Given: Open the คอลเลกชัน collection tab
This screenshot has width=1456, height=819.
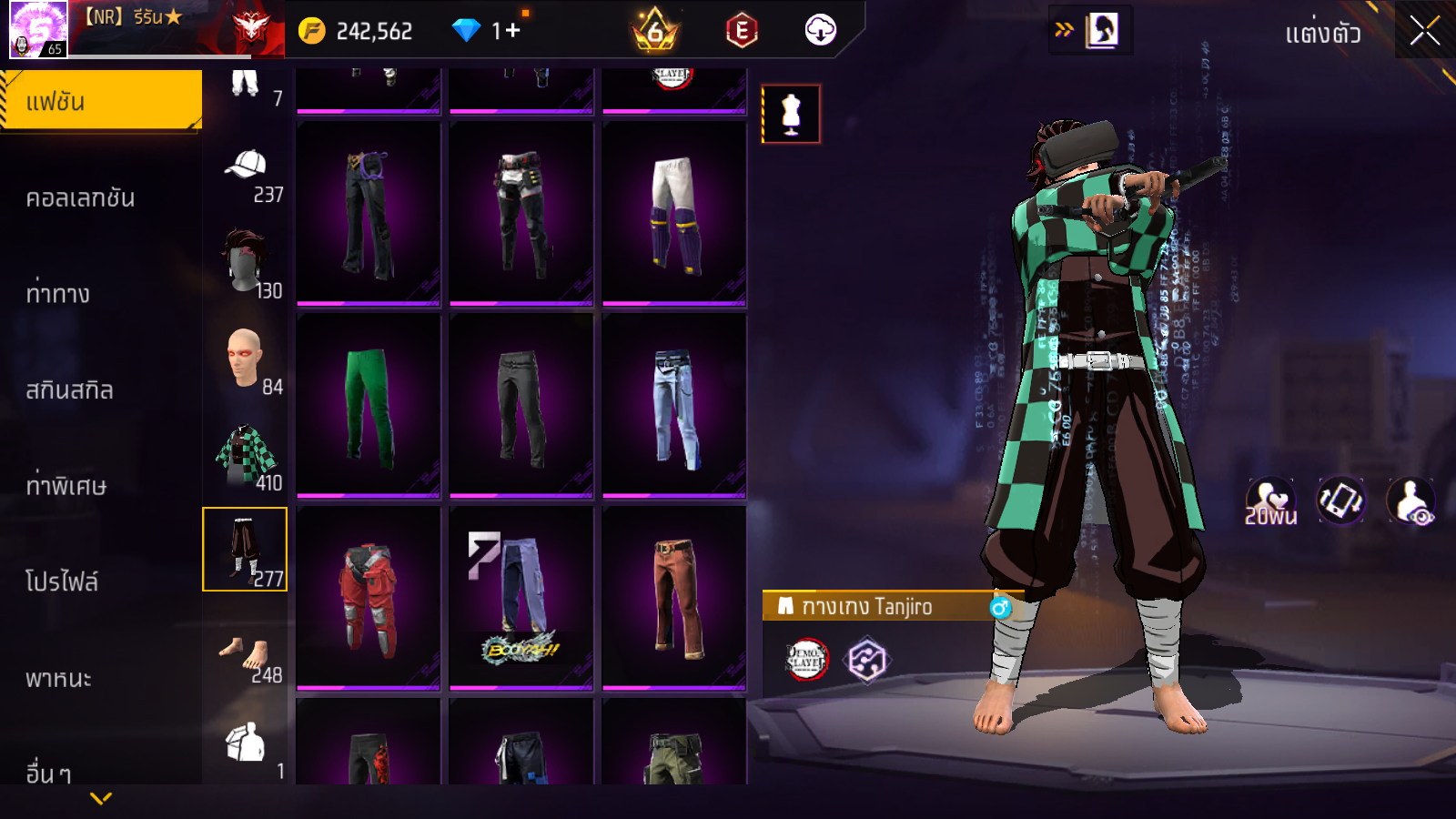Looking at the screenshot, I should pos(80,198).
